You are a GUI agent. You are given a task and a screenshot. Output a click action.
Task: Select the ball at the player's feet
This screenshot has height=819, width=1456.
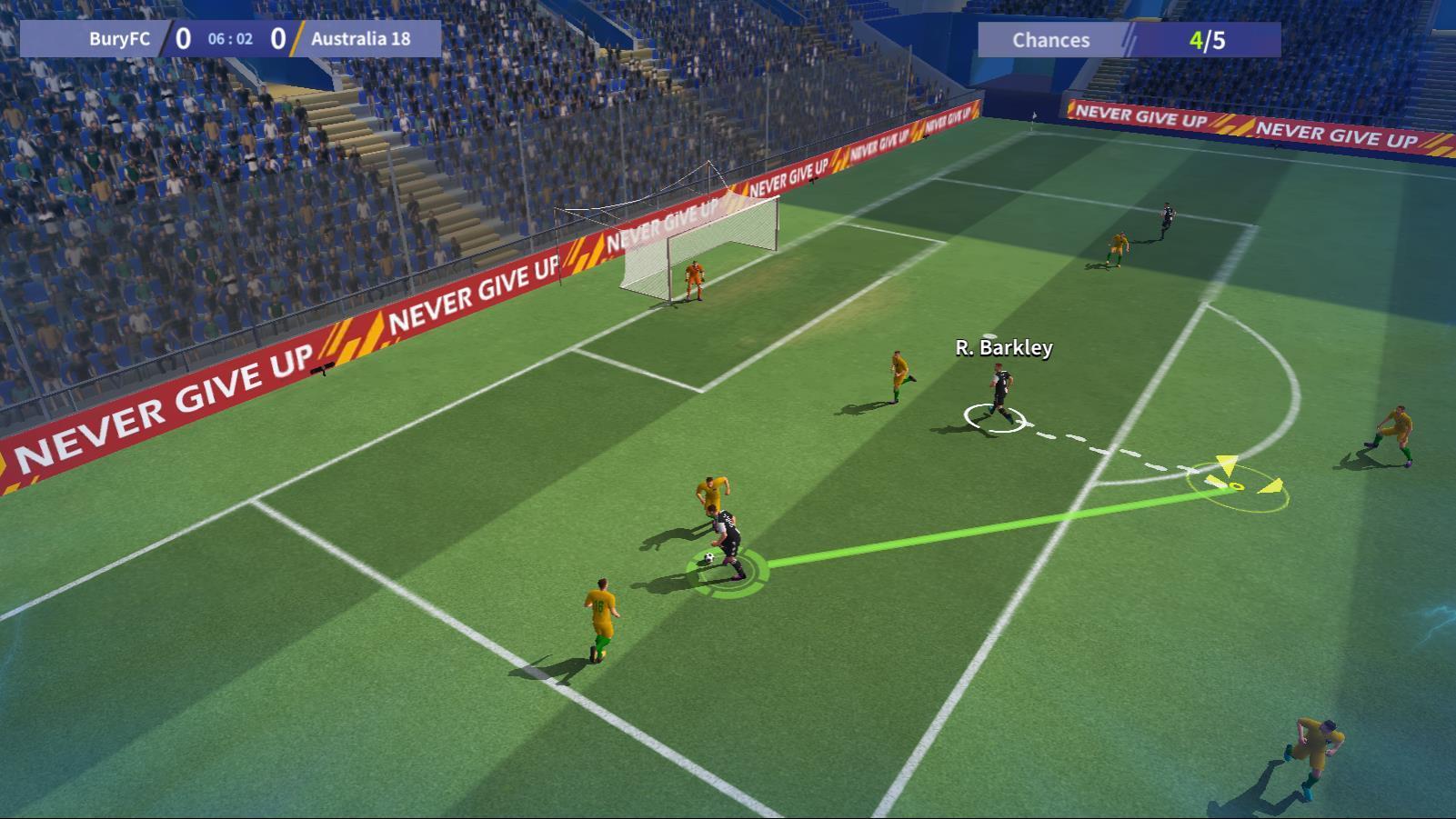(709, 555)
